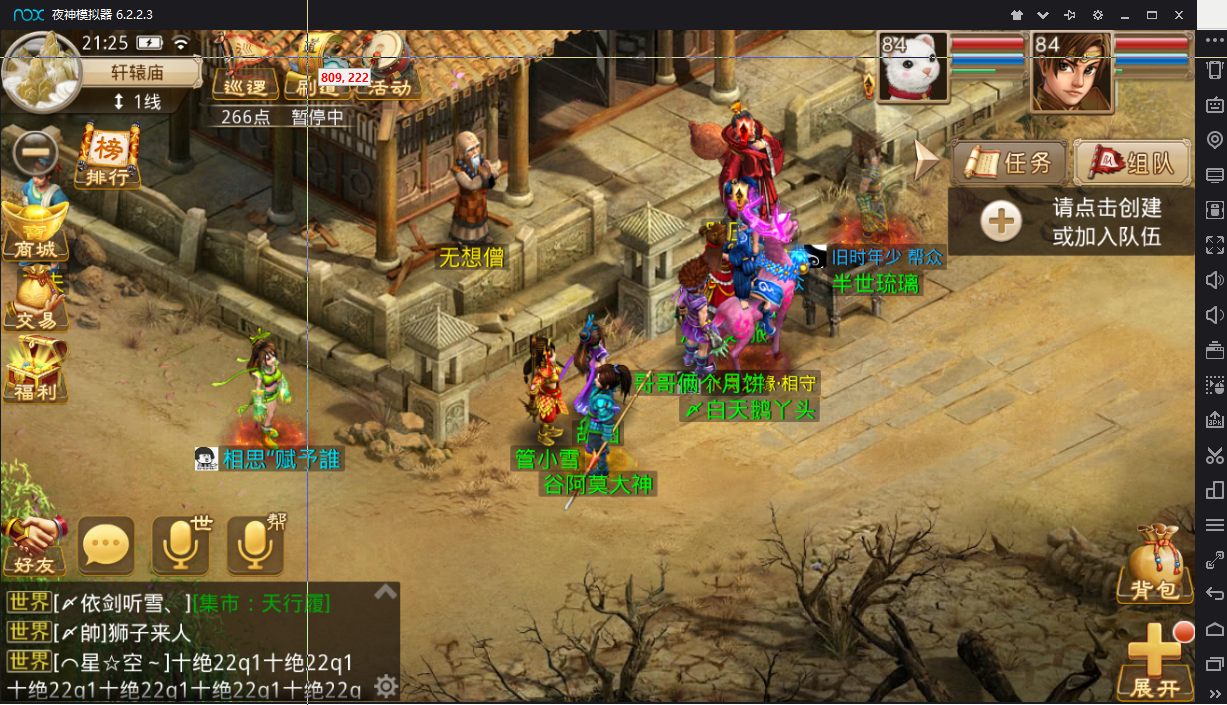1227x705 pixels.
Task: Click the plus button to create a team
Action: (x=1001, y=221)
